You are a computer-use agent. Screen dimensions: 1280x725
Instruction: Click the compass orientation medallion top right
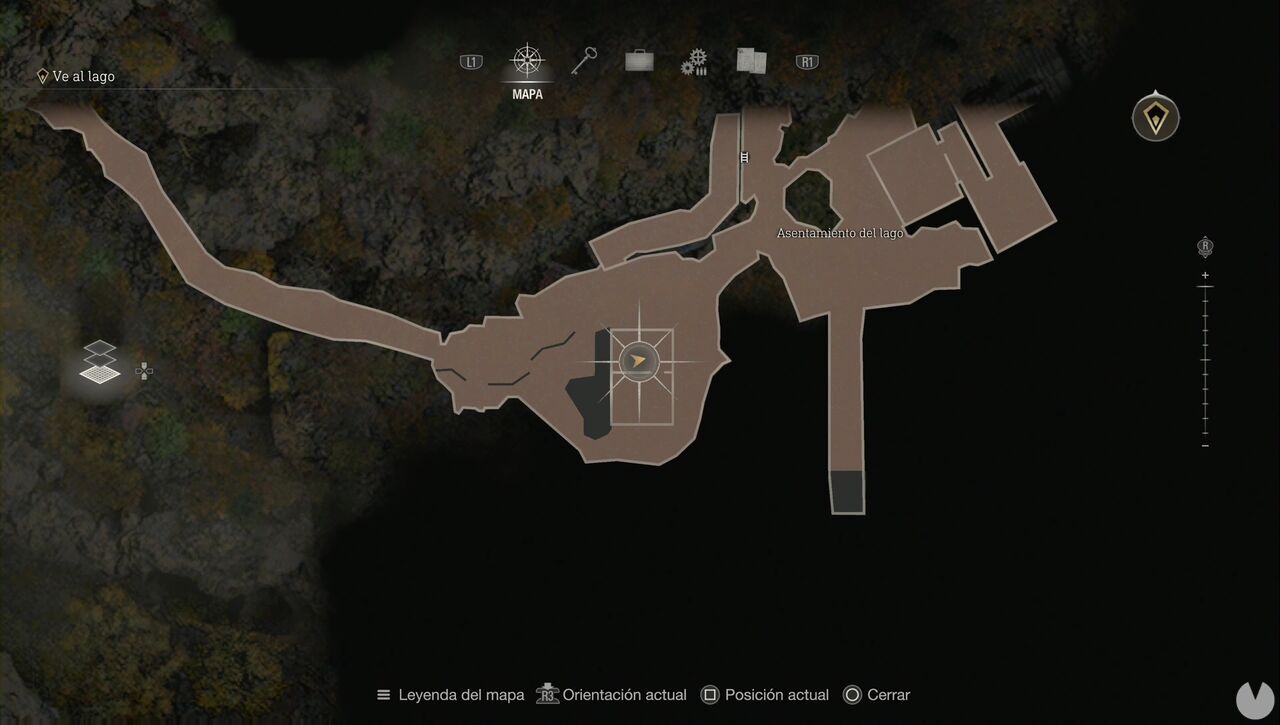1155,117
